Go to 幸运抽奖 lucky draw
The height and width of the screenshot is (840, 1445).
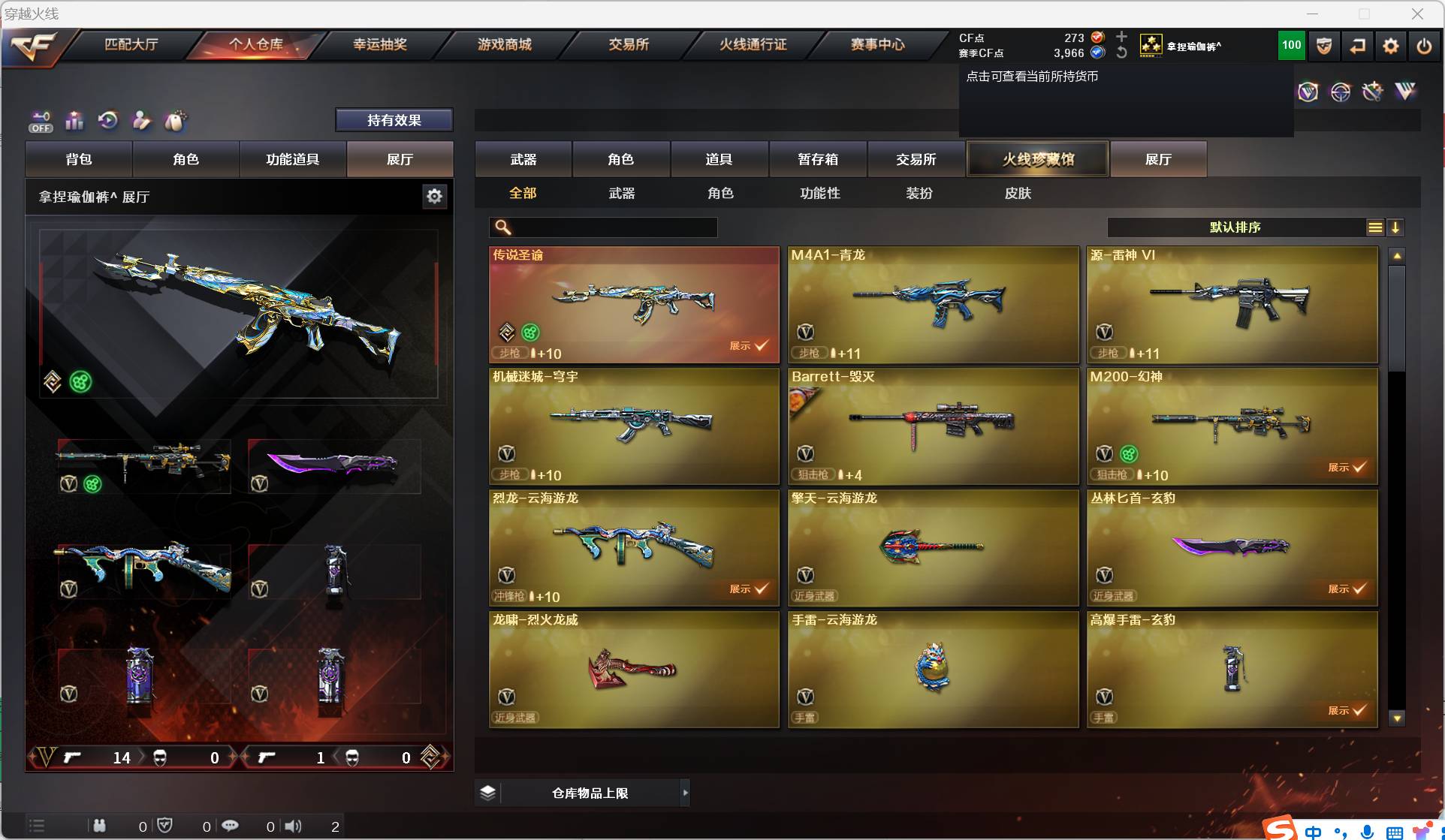click(380, 44)
